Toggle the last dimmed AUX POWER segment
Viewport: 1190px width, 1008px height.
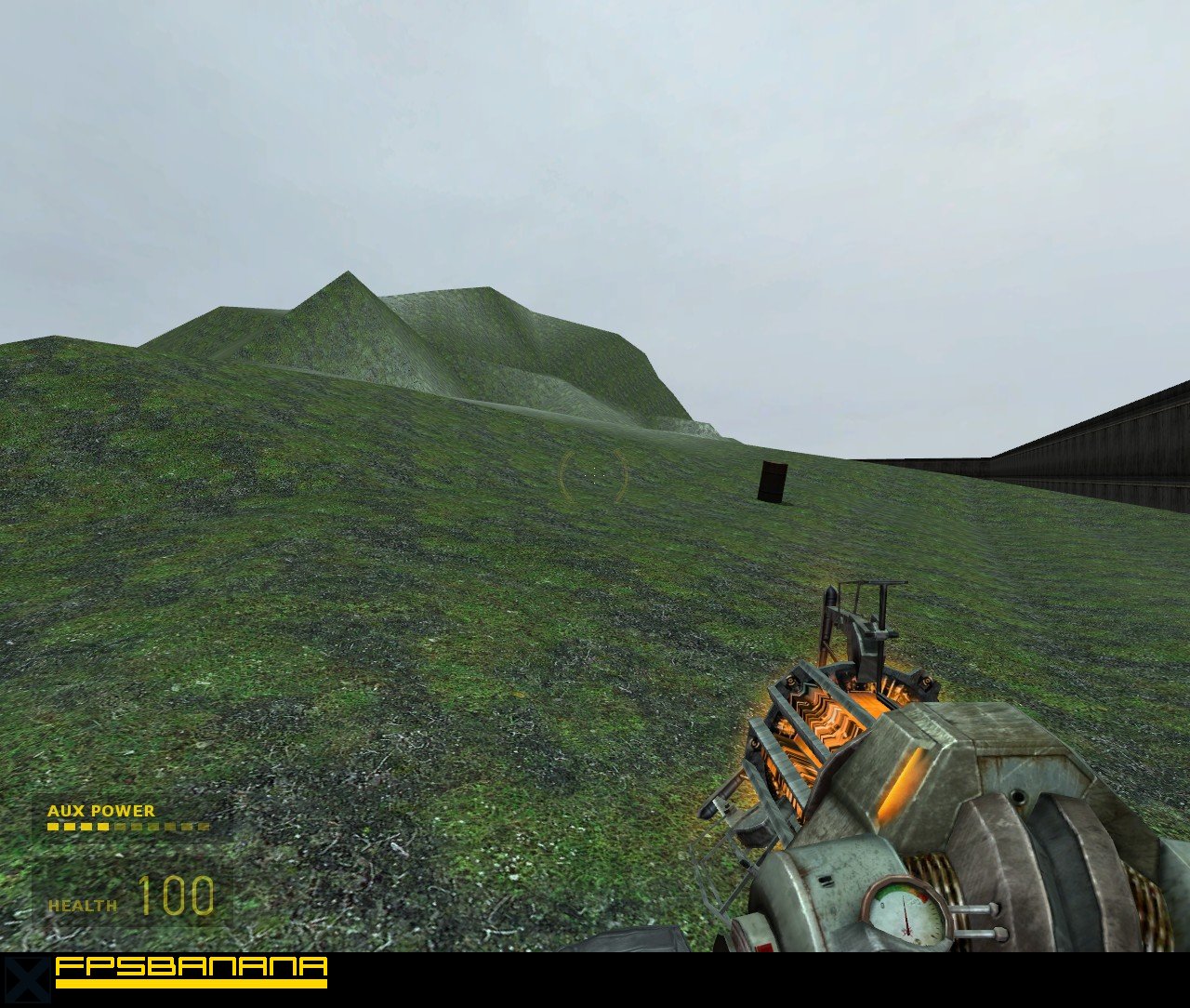[203, 827]
